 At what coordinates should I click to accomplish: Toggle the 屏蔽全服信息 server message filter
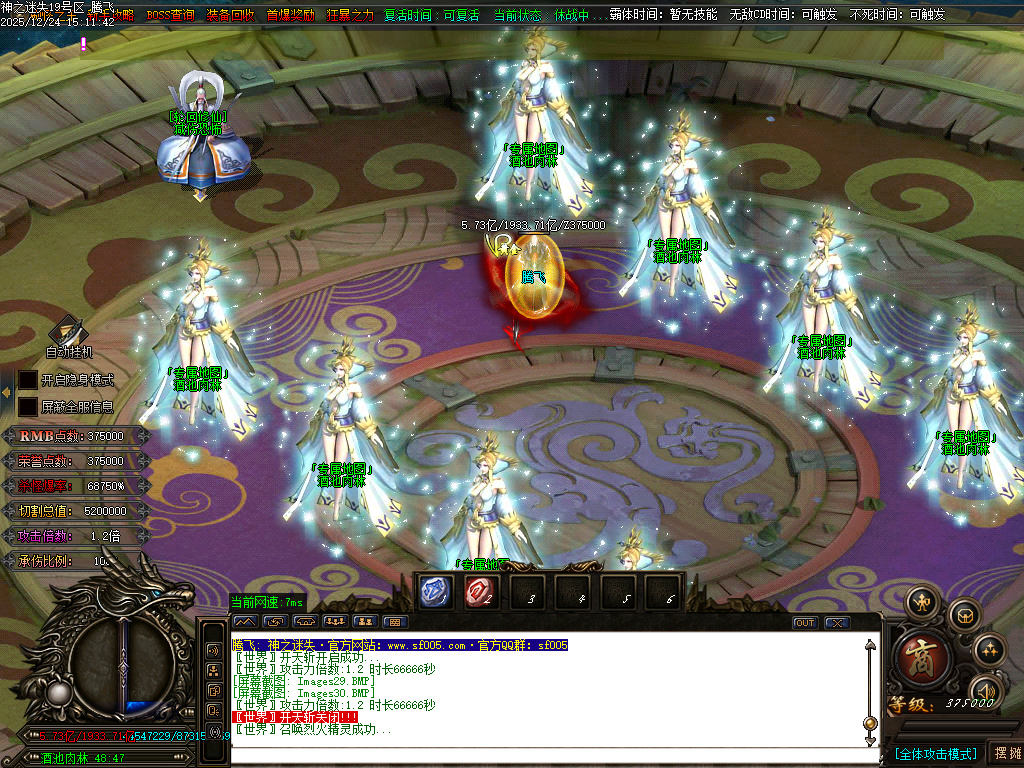(28, 407)
